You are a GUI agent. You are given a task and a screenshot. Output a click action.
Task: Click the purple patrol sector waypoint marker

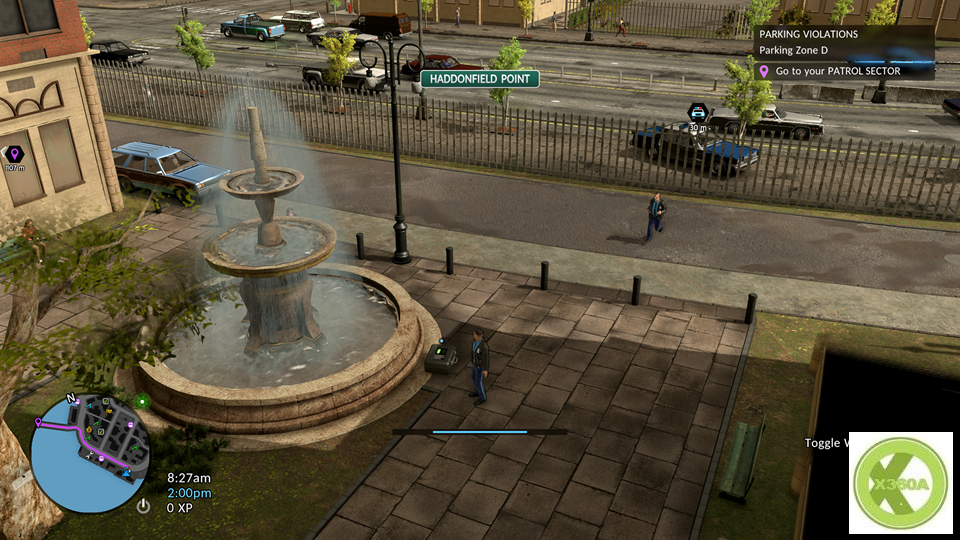click(x=14, y=153)
